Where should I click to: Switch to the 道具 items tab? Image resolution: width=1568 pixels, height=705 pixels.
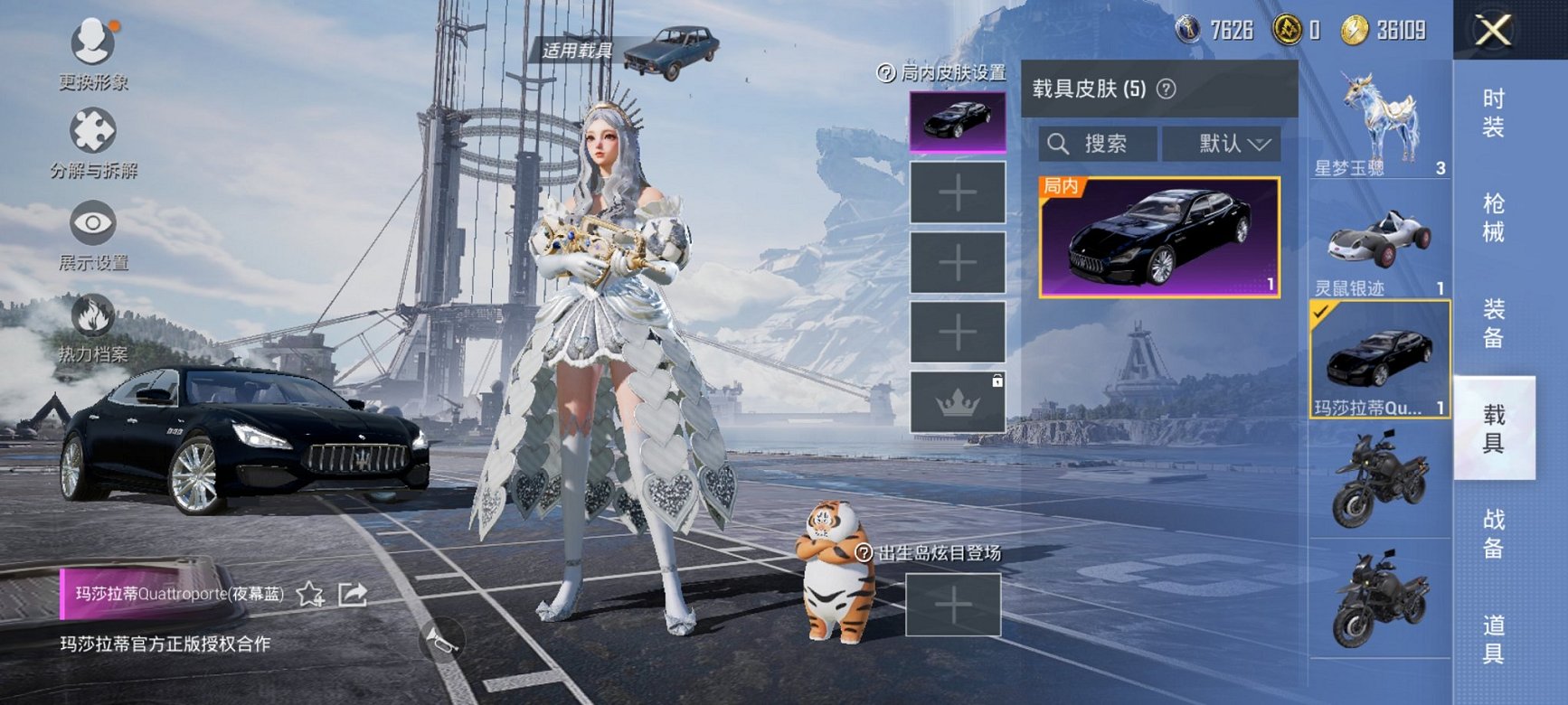pyautogui.click(x=1494, y=639)
